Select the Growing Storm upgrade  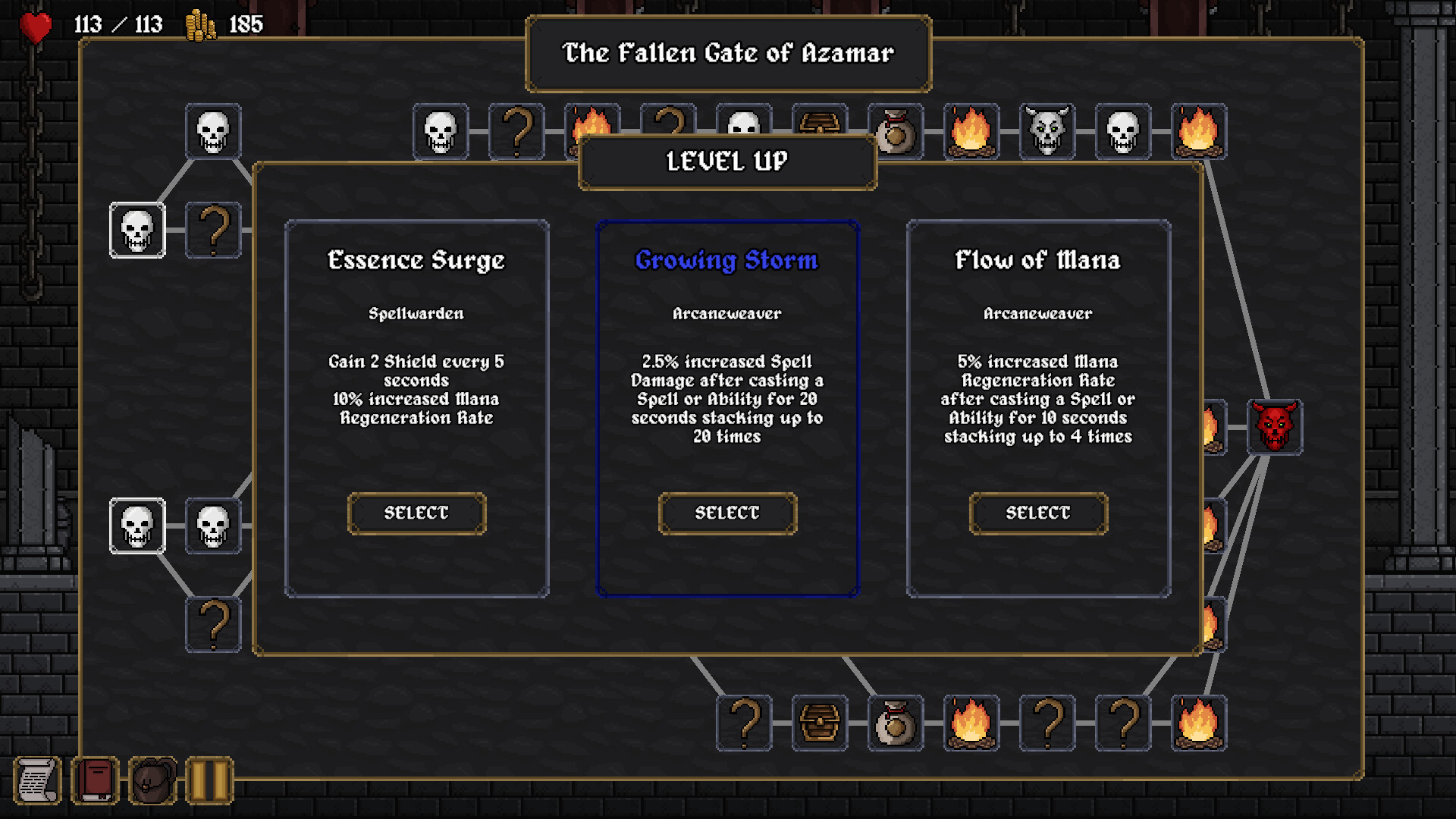tap(726, 513)
